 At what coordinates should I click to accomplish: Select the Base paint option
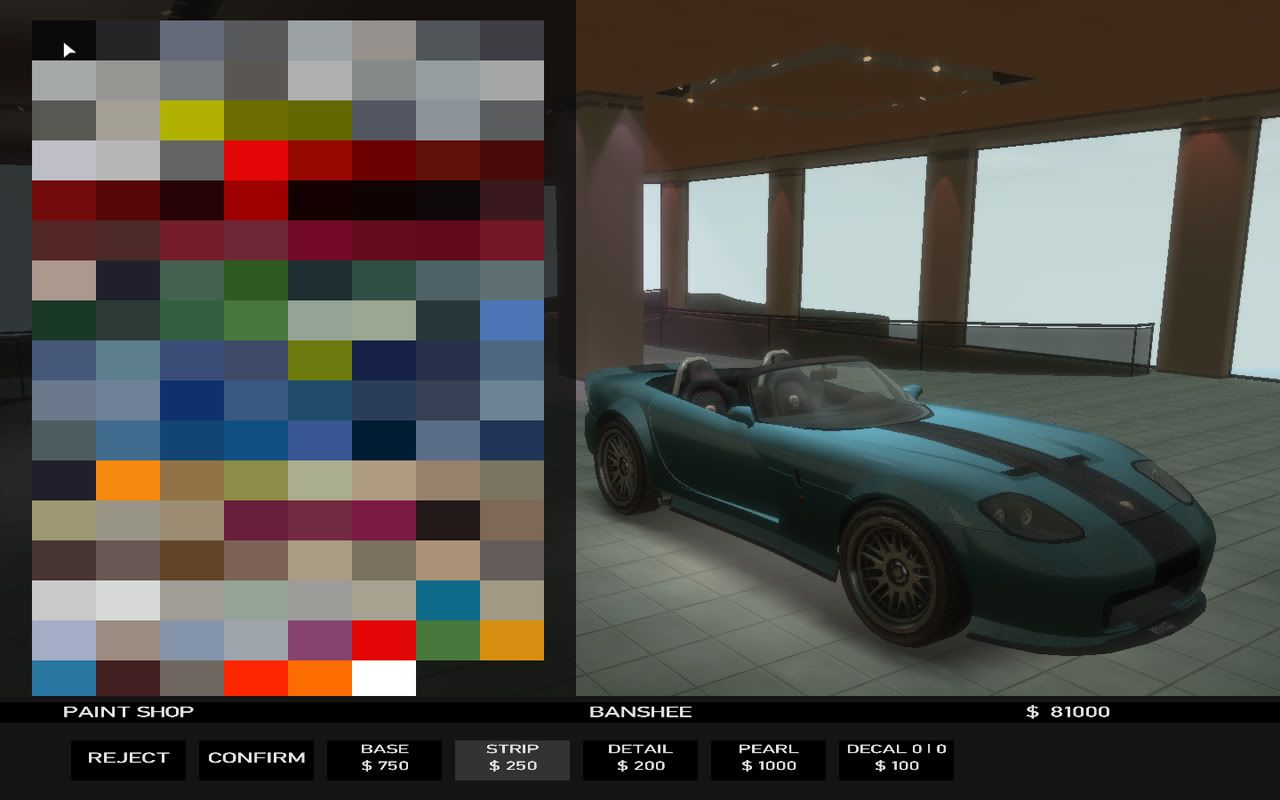(x=384, y=759)
